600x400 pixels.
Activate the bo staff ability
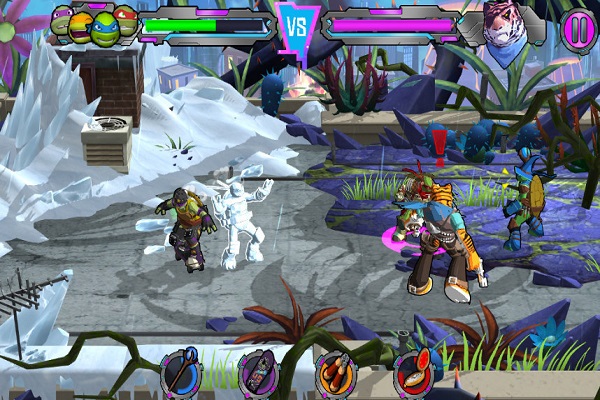coord(181,373)
